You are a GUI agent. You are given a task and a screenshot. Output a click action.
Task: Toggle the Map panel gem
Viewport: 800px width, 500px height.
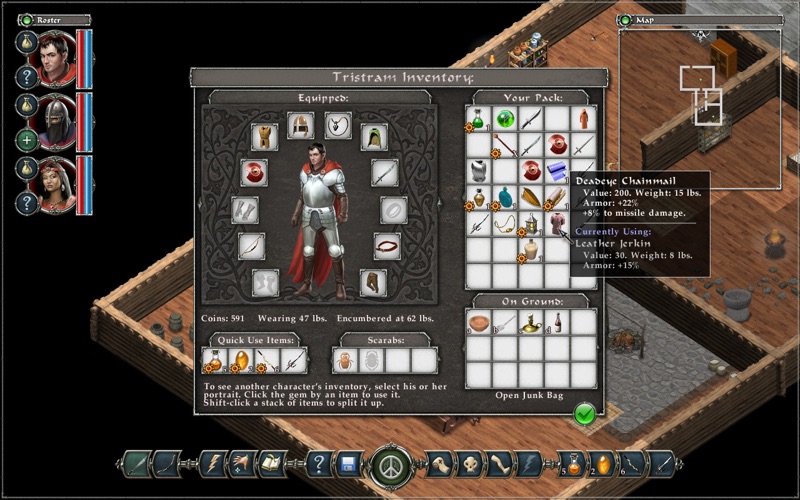coord(625,19)
